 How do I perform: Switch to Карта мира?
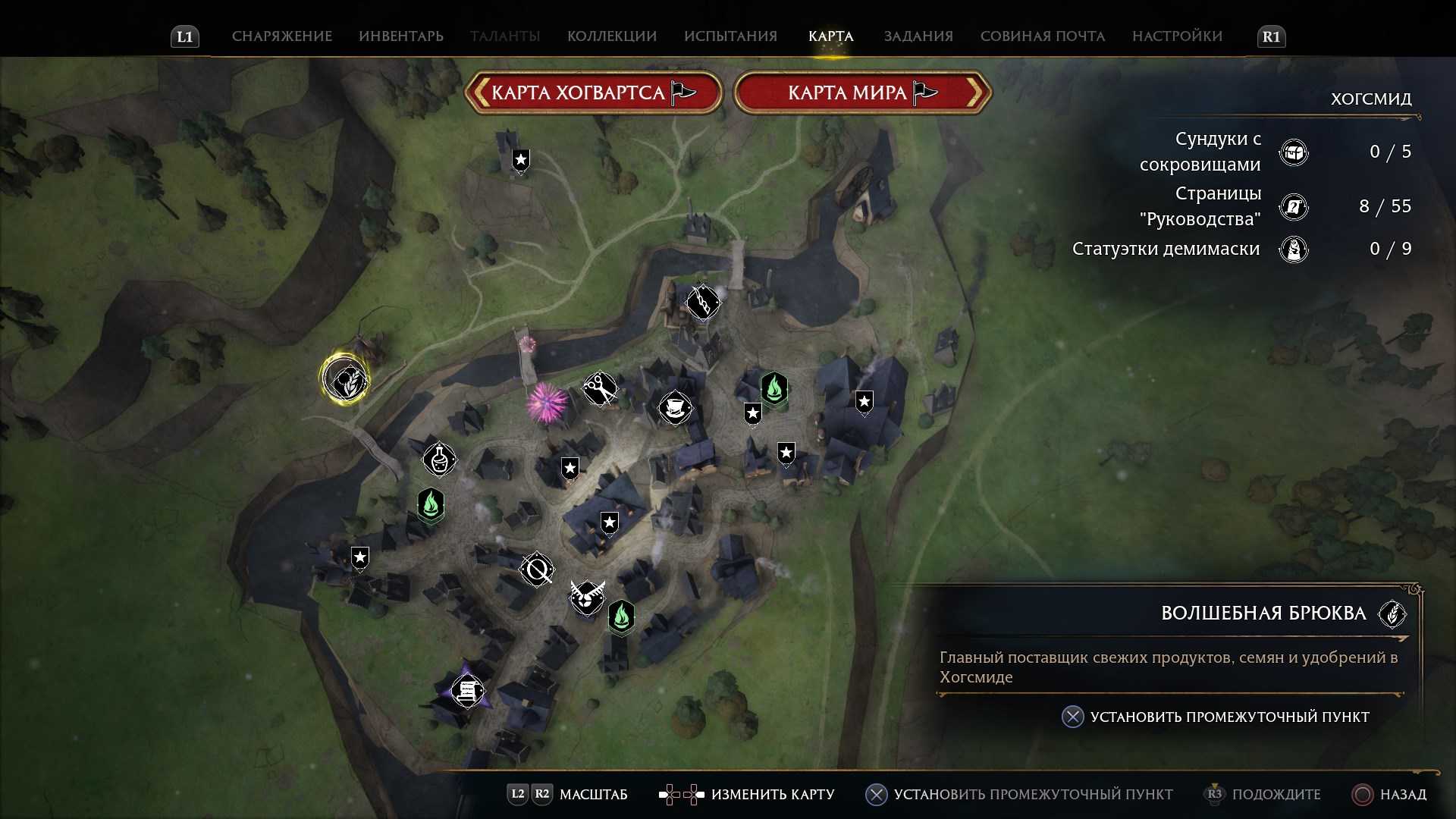[x=862, y=93]
